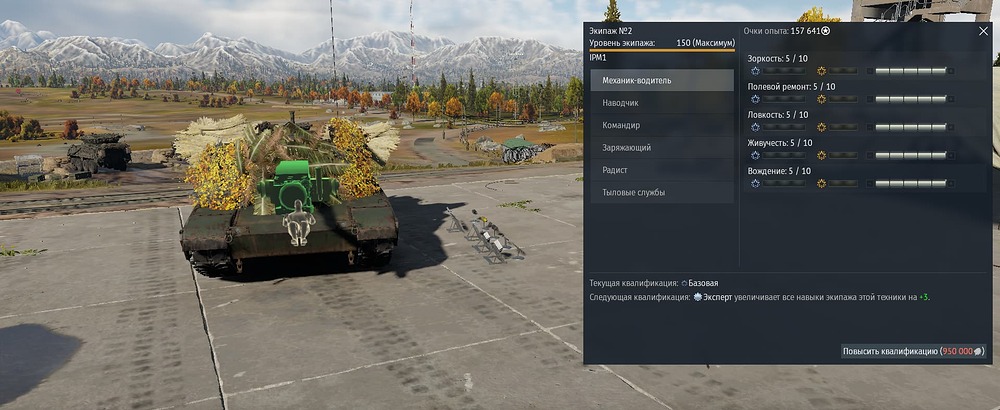
Task: Click the Вождение skill bar
Action: tap(910, 183)
